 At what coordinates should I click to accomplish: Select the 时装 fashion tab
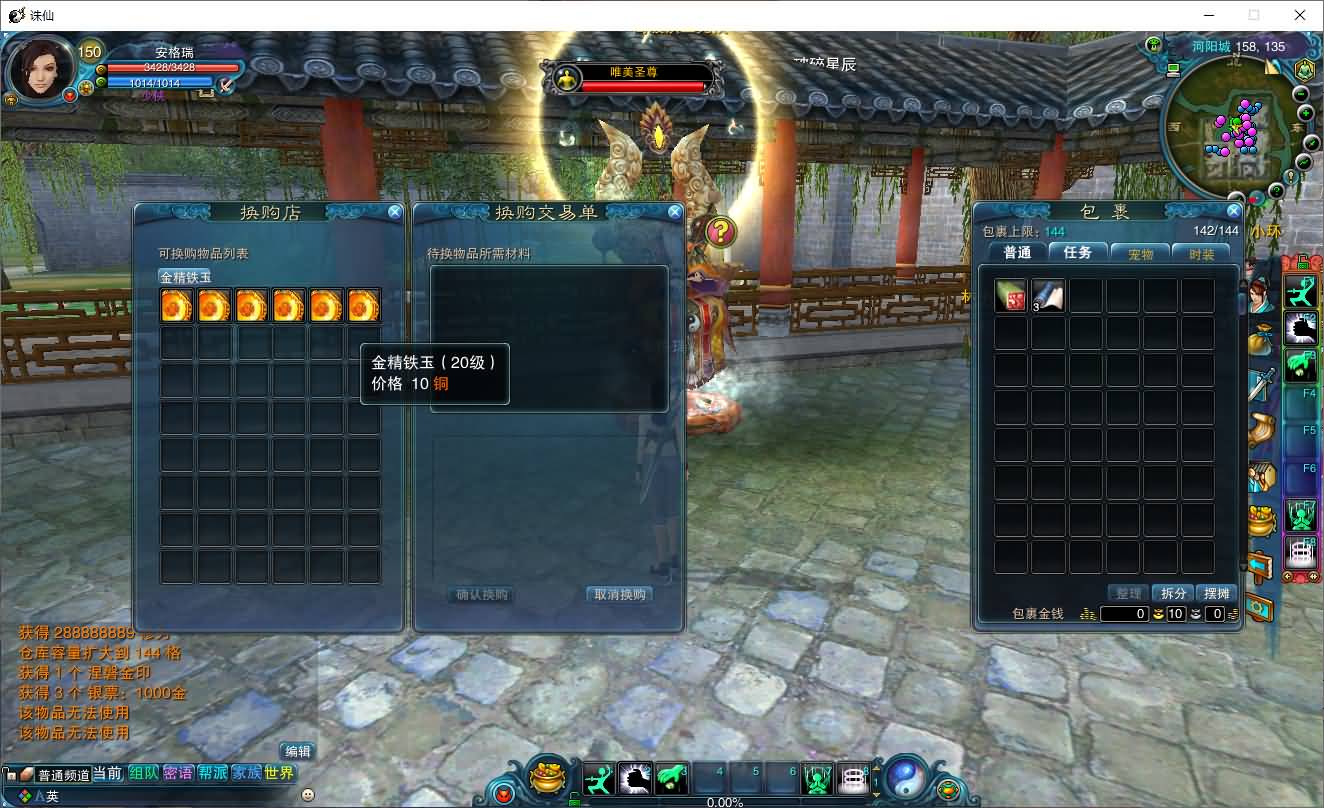(x=1202, y=254)
